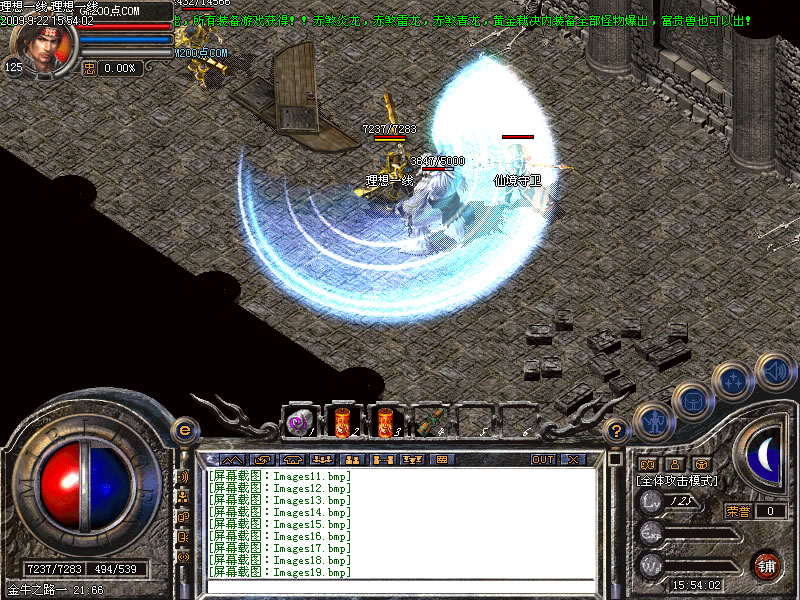Open the skills panel with sparkle icon

[x=735, y=381]
